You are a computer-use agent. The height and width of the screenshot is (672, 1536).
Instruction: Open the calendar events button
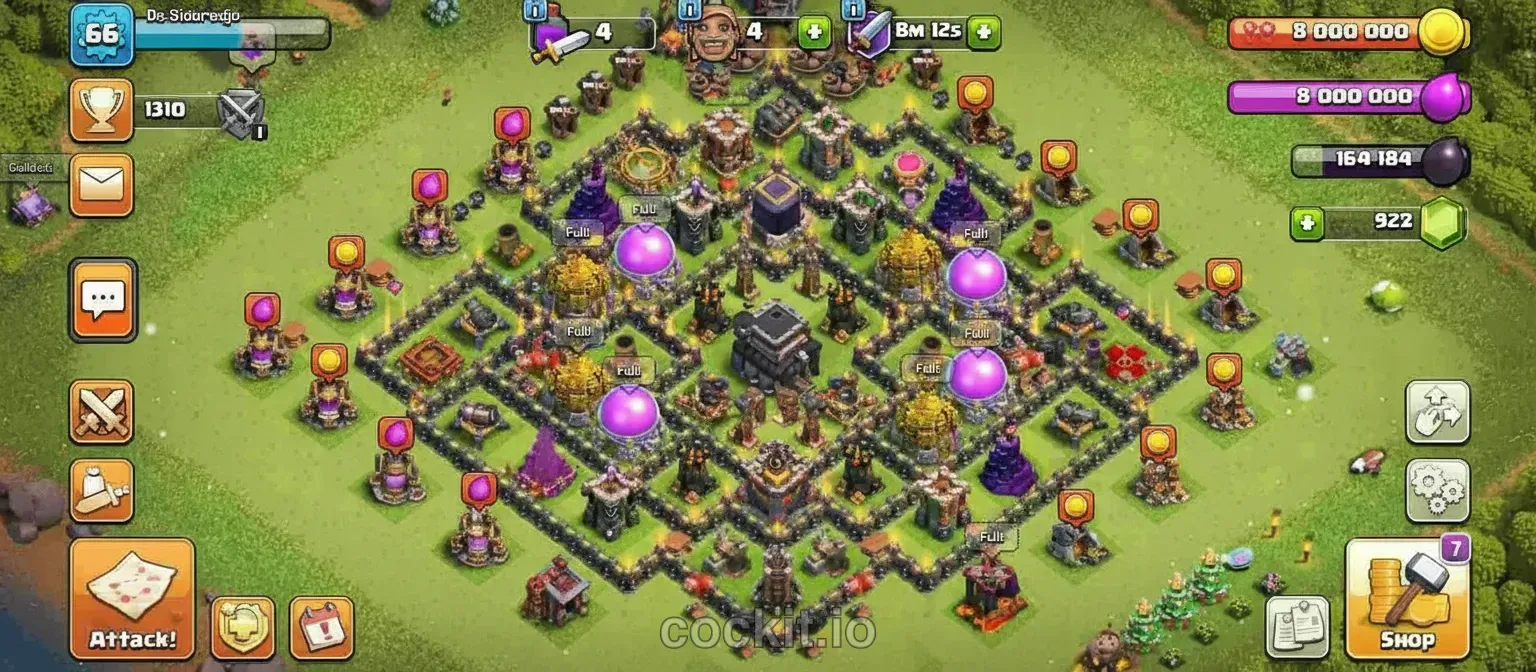321,628
